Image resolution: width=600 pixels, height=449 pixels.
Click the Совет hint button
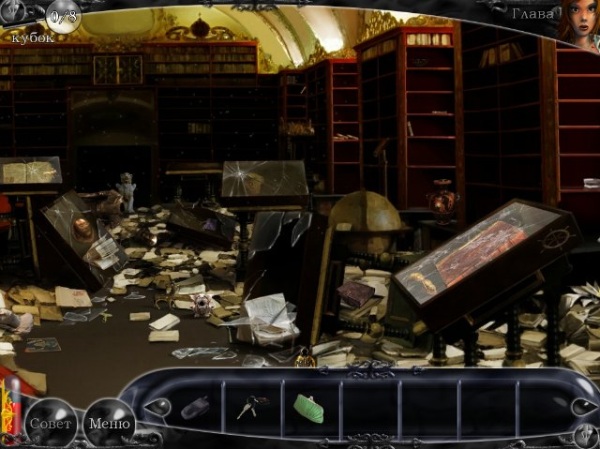tap(49, 422)
